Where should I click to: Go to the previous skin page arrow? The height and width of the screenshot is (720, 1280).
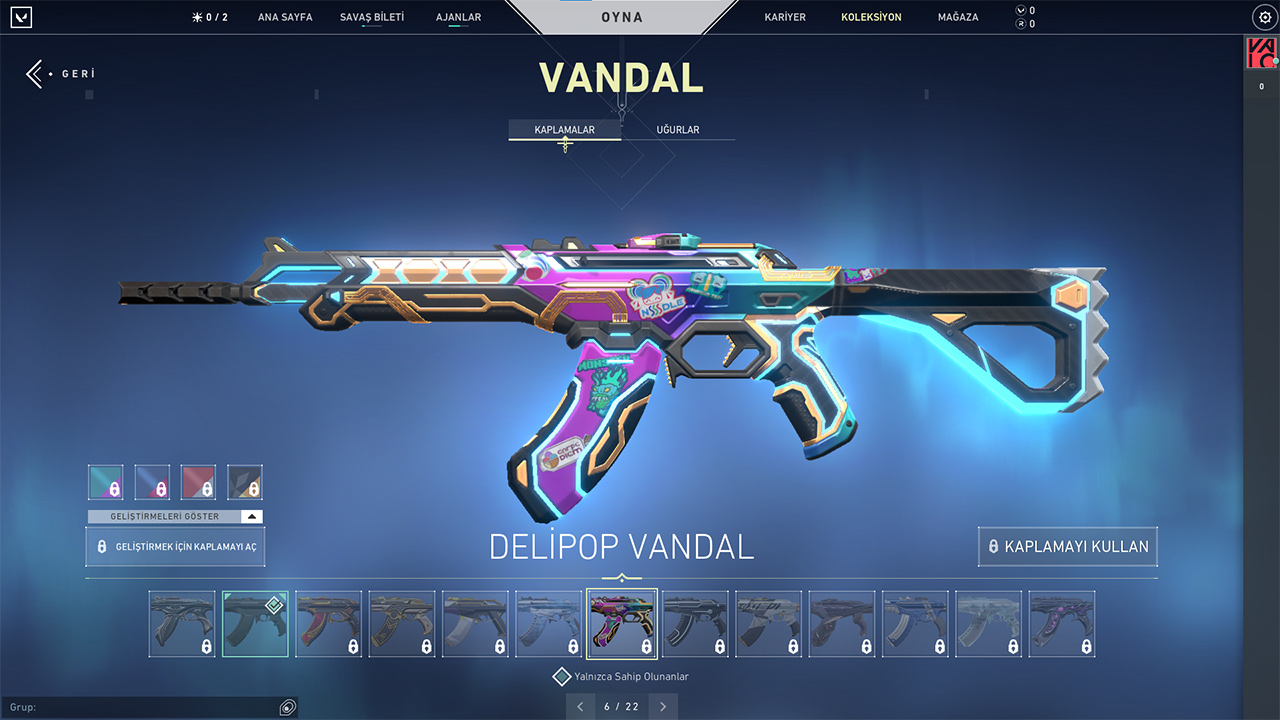tap(580, 707)
